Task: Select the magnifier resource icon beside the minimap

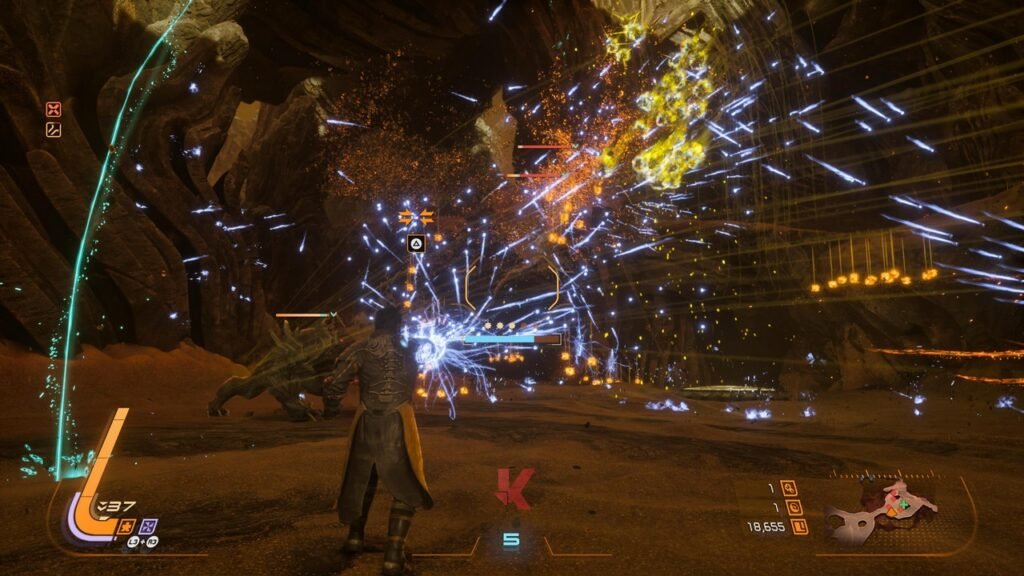Action: click(789, 488)
